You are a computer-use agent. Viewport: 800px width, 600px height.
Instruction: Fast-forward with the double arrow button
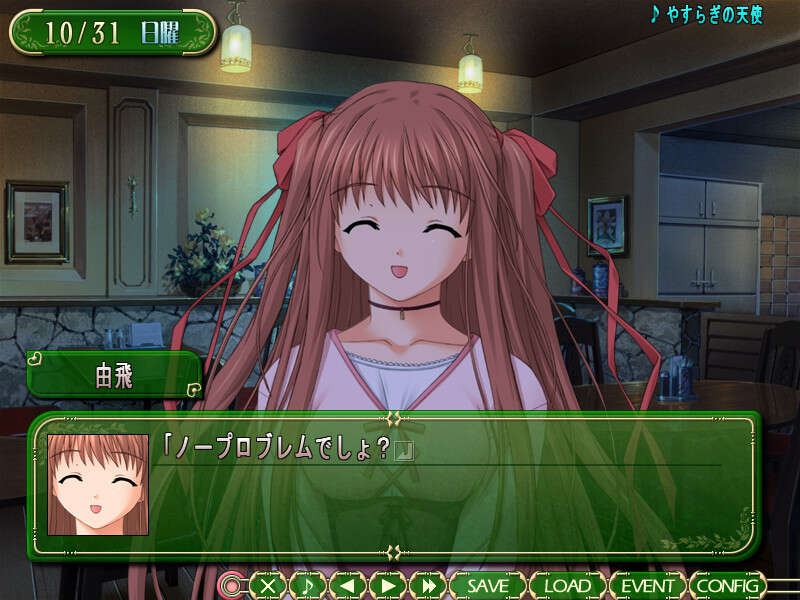pos(428,586)
